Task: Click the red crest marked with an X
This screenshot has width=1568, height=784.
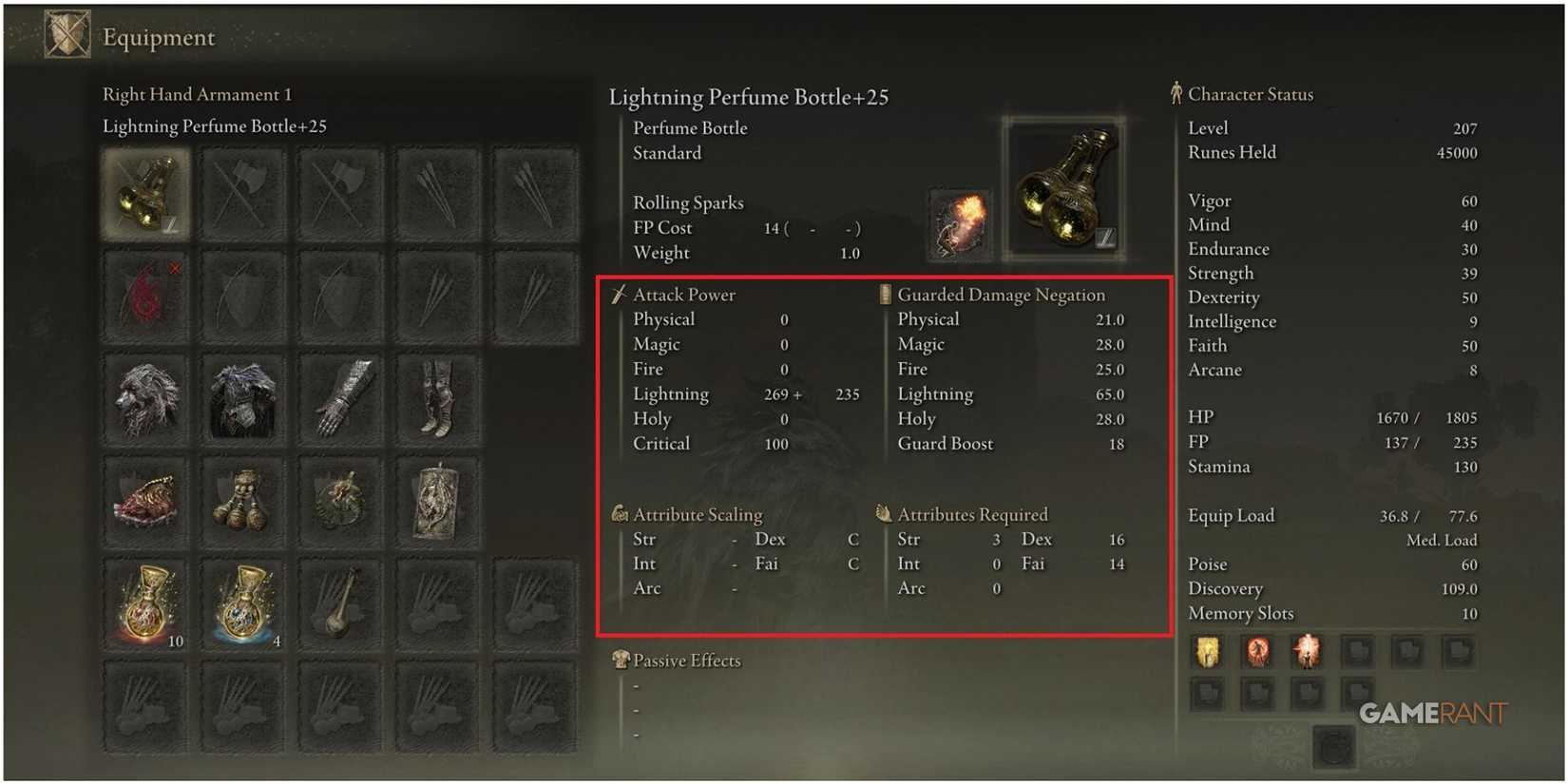Action: (x=144, y=295)
